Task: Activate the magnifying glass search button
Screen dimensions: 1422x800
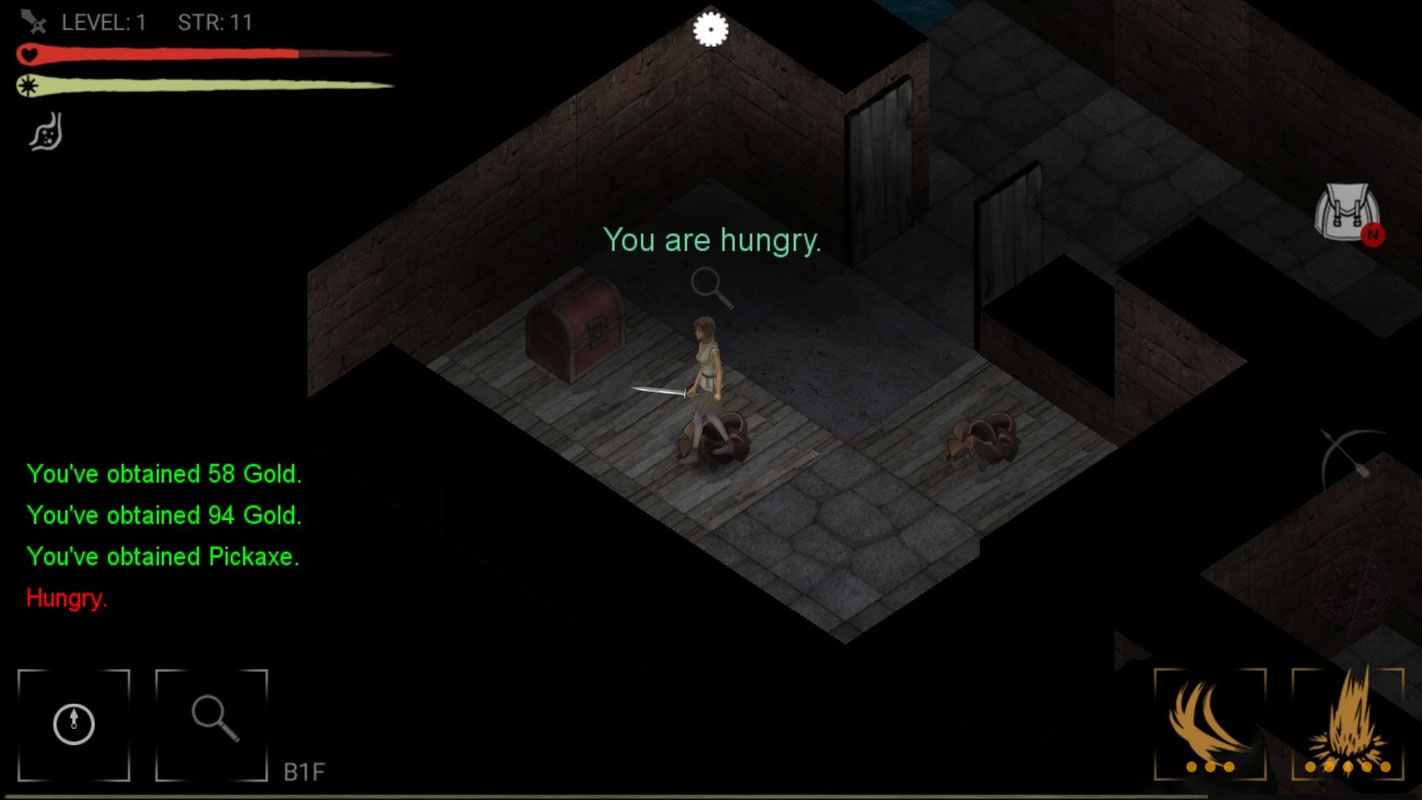Action: coord(212,725)
